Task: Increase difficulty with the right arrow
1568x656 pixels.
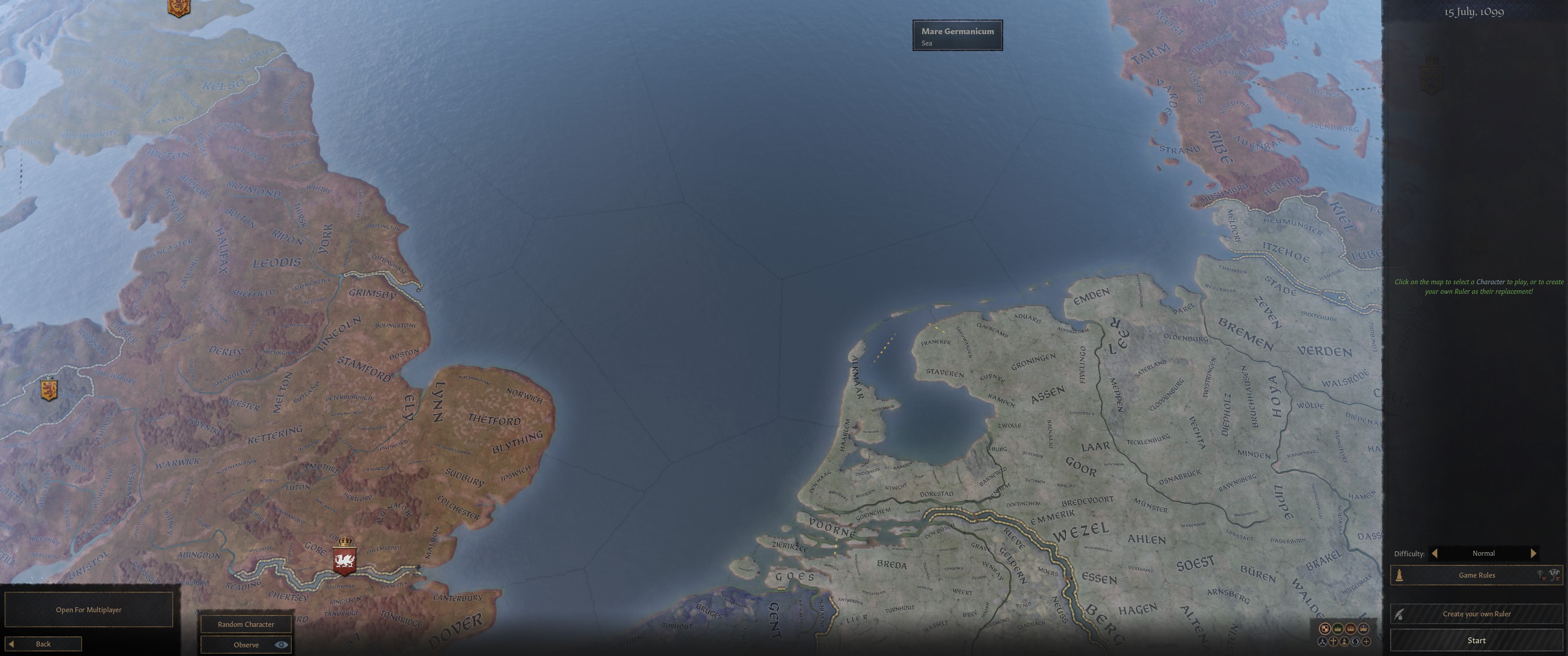Action: tap(1533, 553)
